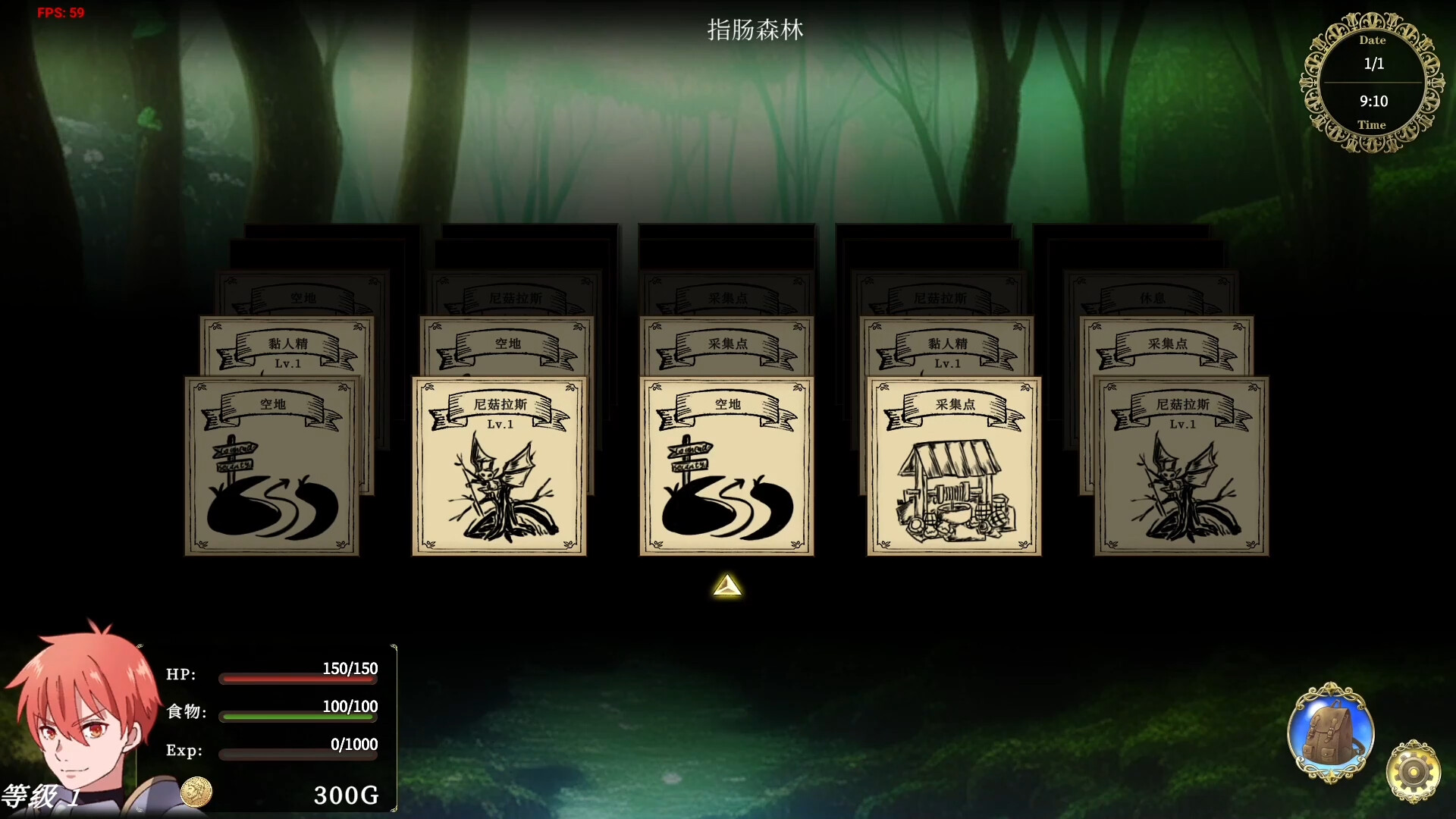This screenshot has height=819, width=1456.
Task: Click the green 食物 100/100 bar
Action: pos(297,717)
